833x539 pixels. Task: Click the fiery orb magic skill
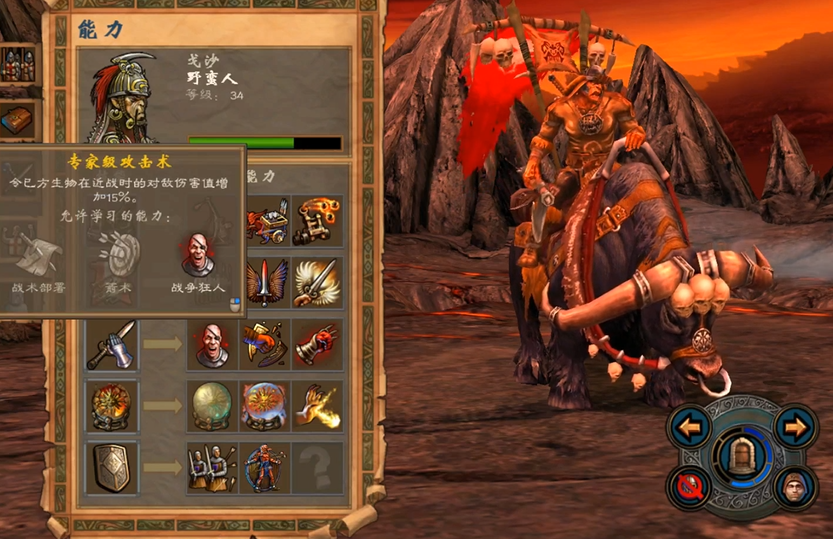pyautogui.click(x=111, y=405)
